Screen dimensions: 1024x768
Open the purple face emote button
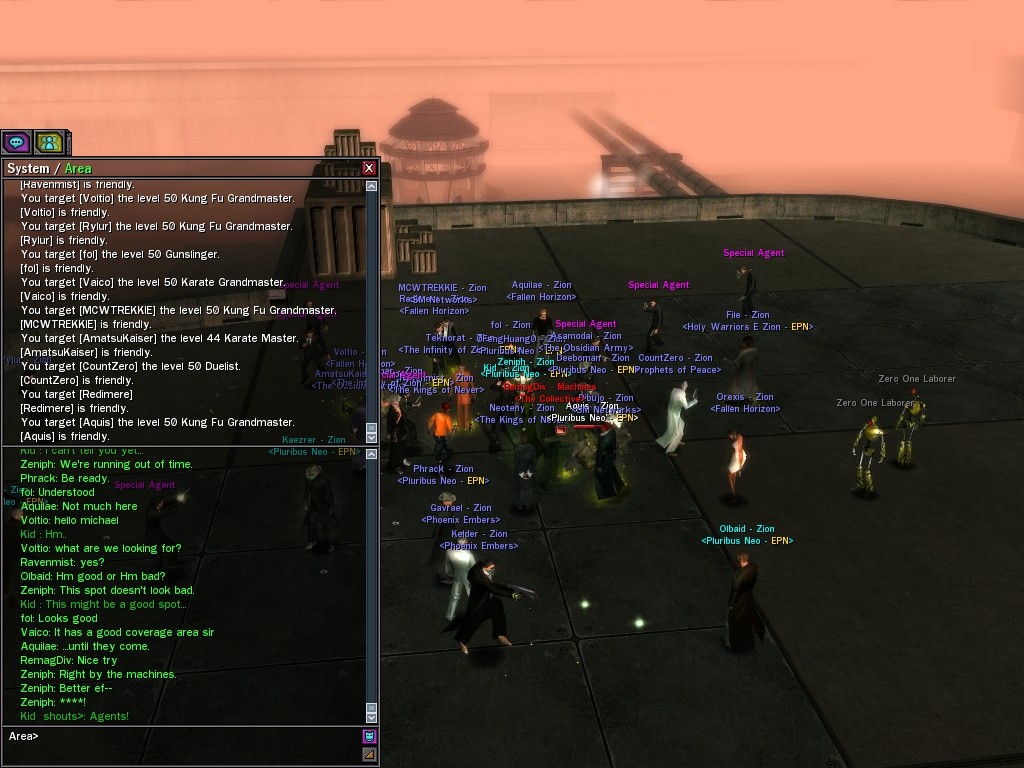(369, 737)
